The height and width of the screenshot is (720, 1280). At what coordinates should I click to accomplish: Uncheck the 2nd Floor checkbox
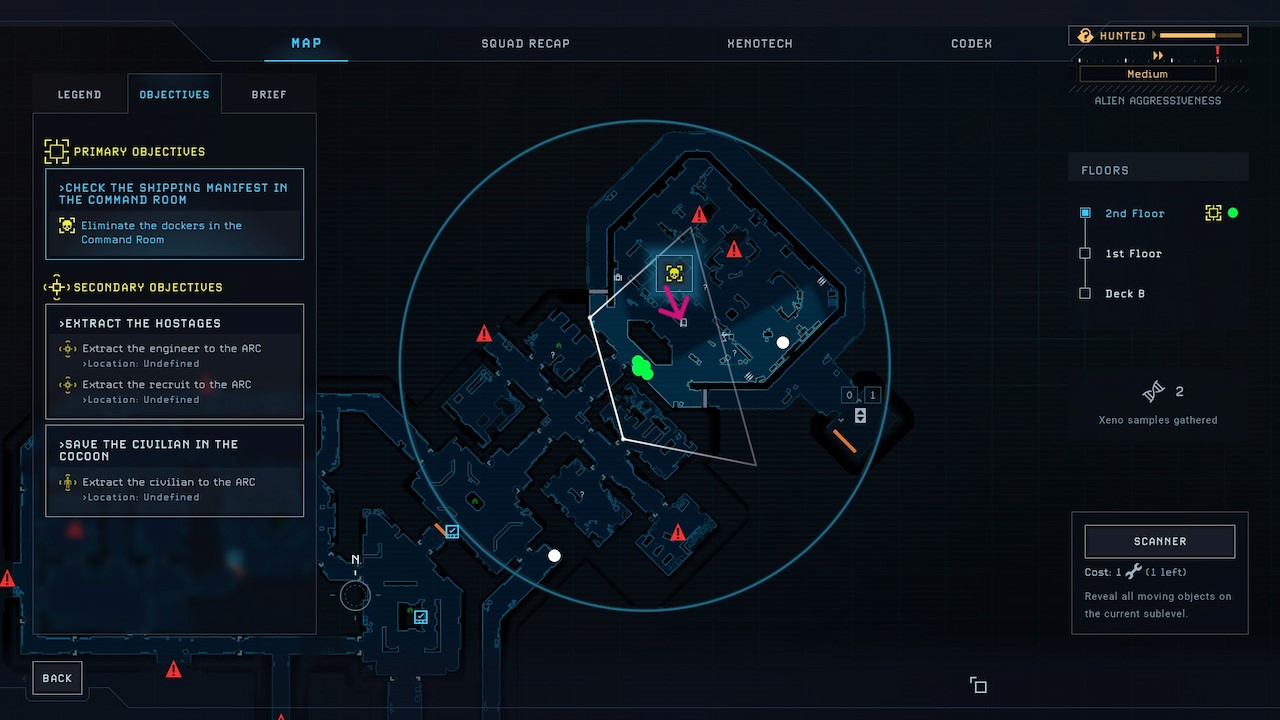point(1085,213)
